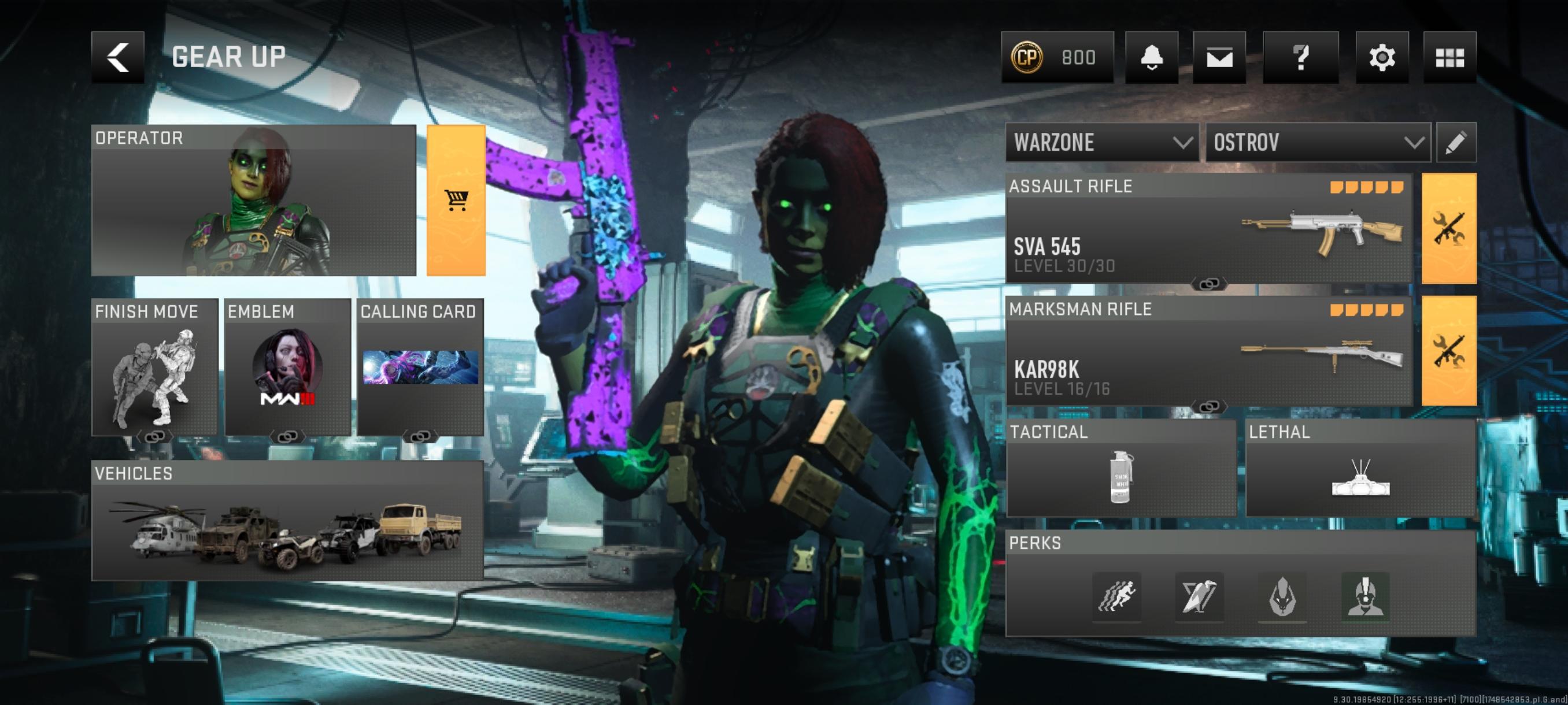Open the Vehicles customization panel
Image resolution: width=1568 pixels, height=705 pixels.
click(287, 521)
